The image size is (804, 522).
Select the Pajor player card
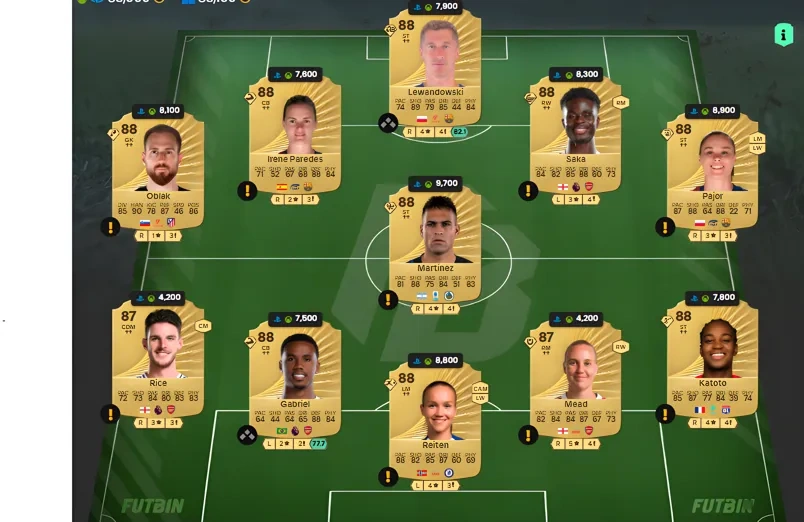pos(712,165)
